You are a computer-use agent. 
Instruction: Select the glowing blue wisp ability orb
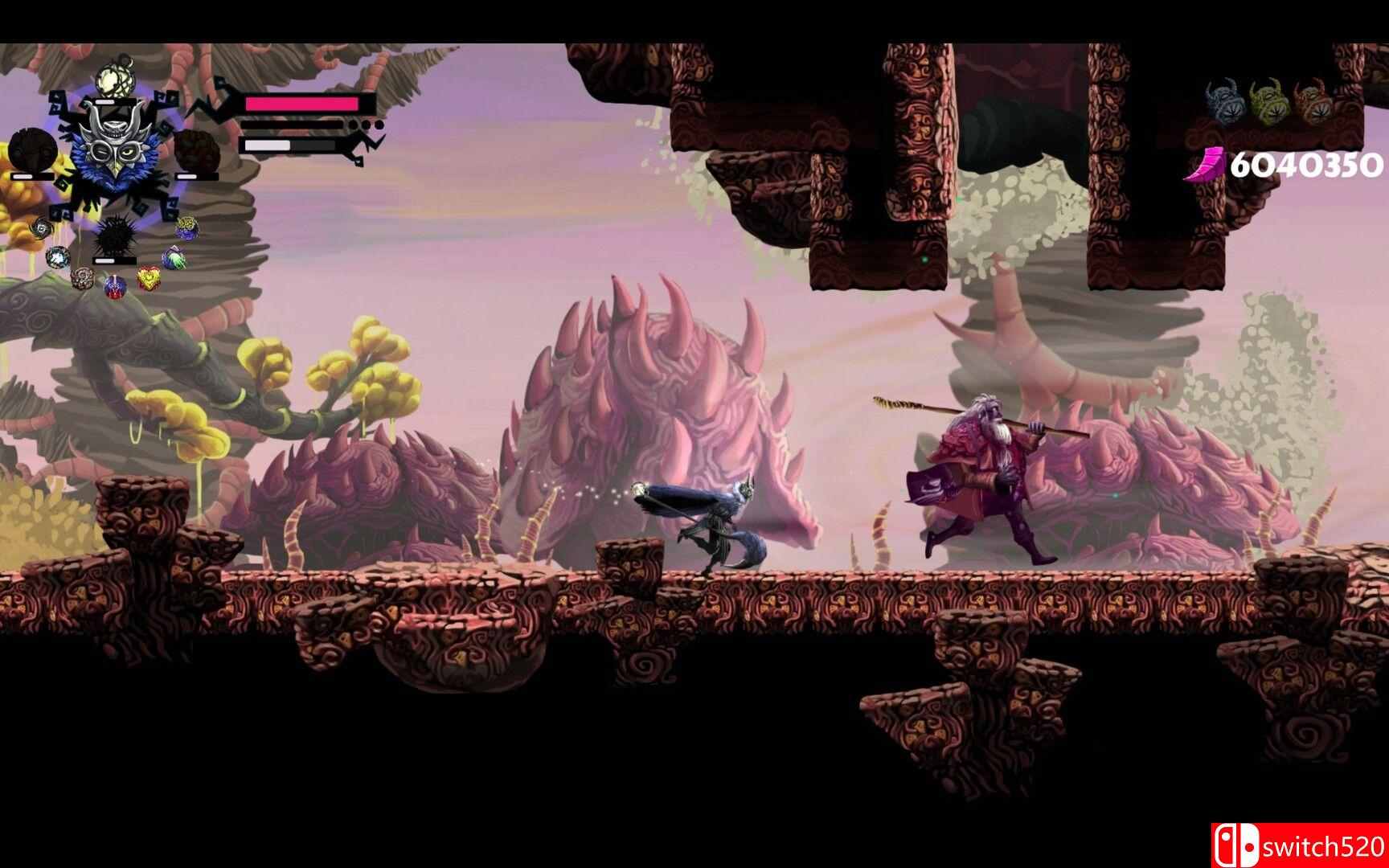point(56,257)
